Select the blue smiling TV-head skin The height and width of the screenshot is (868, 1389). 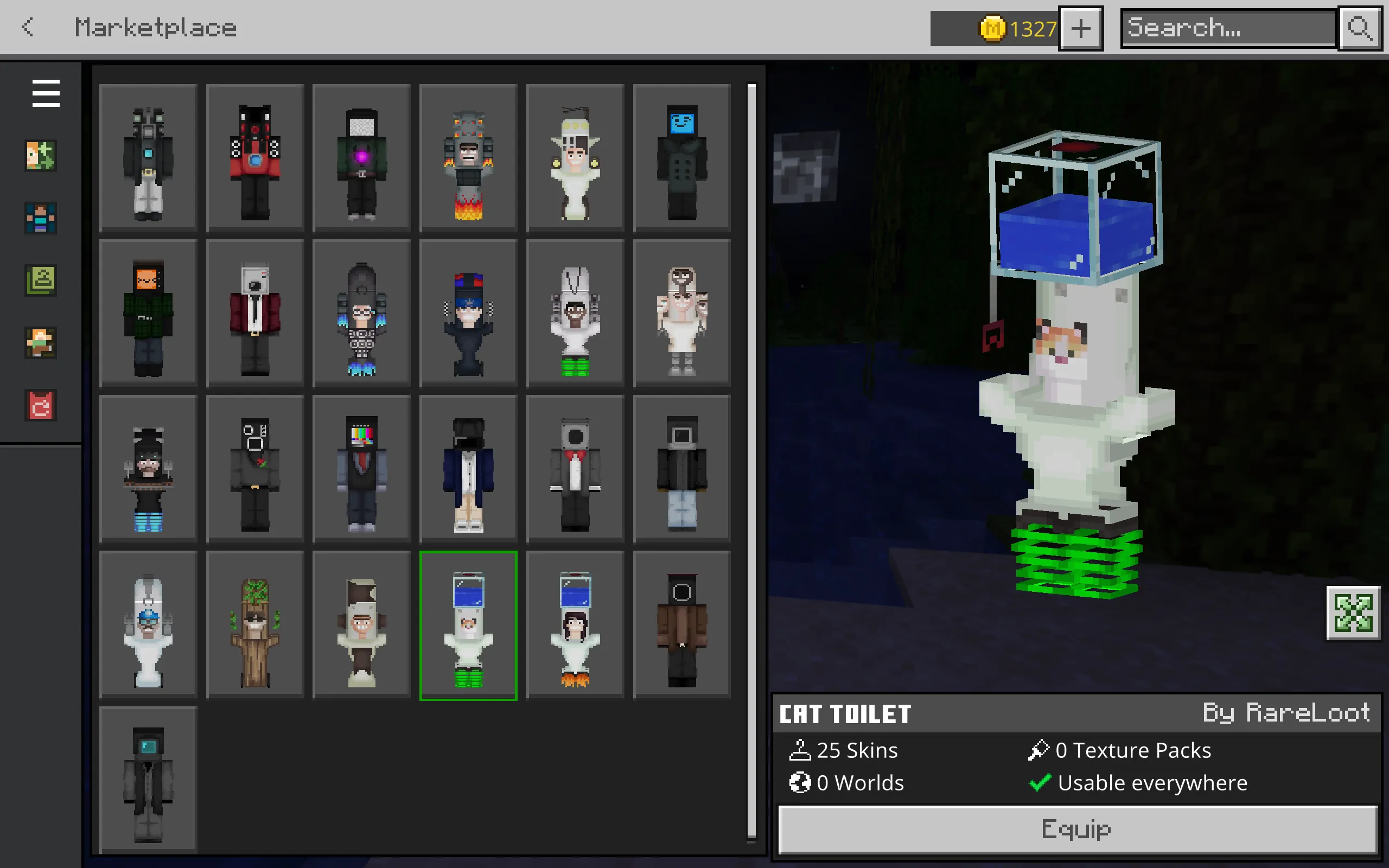(x=682, y=158)
